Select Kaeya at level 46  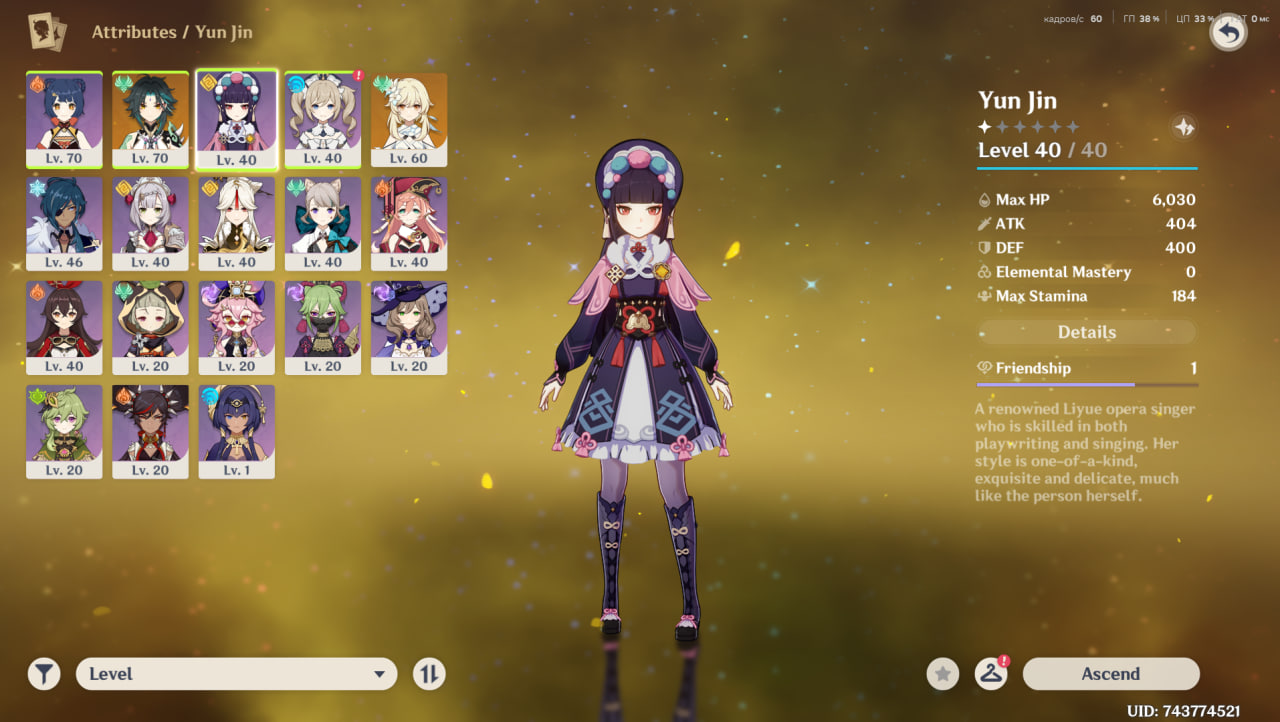pos(64,222)
